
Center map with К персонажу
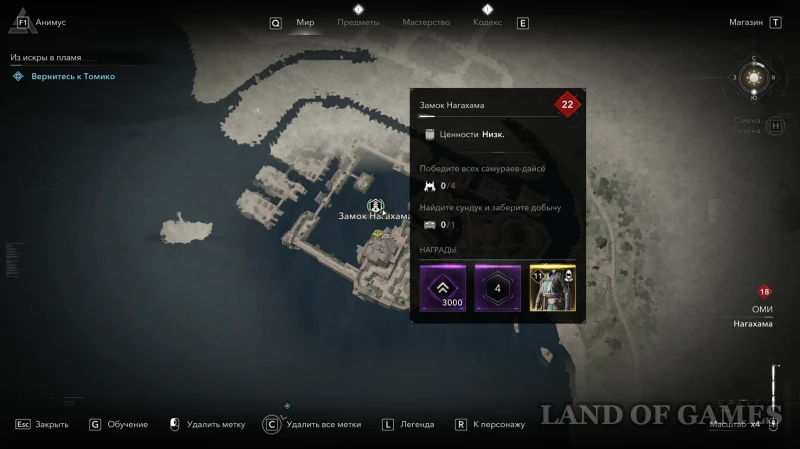coord(498,424)
